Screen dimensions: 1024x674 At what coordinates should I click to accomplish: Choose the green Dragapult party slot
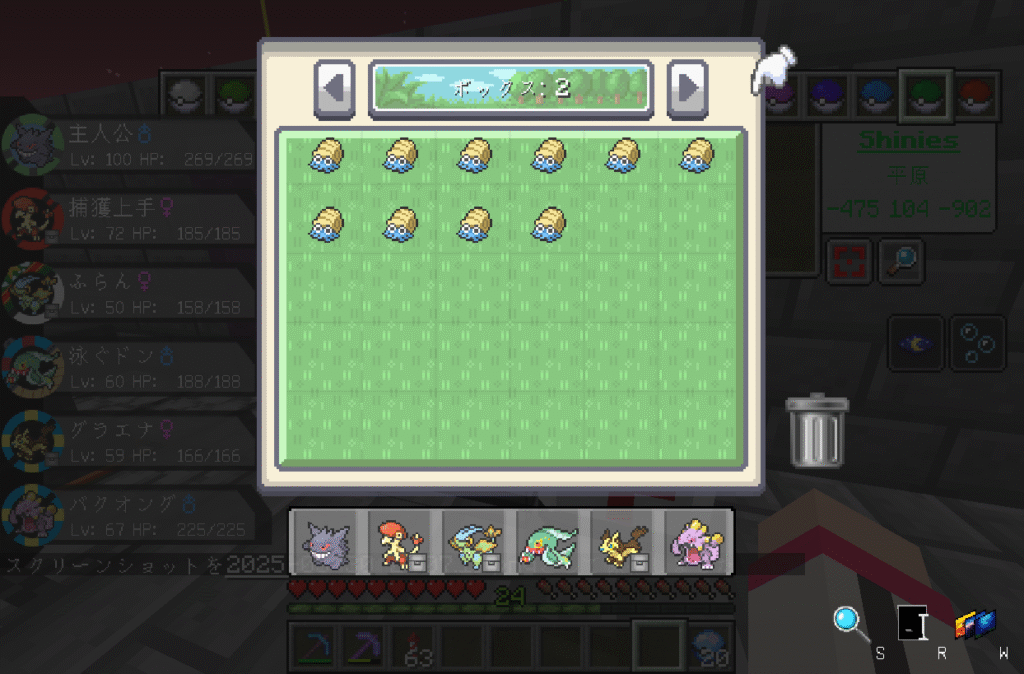pos(548,541)
